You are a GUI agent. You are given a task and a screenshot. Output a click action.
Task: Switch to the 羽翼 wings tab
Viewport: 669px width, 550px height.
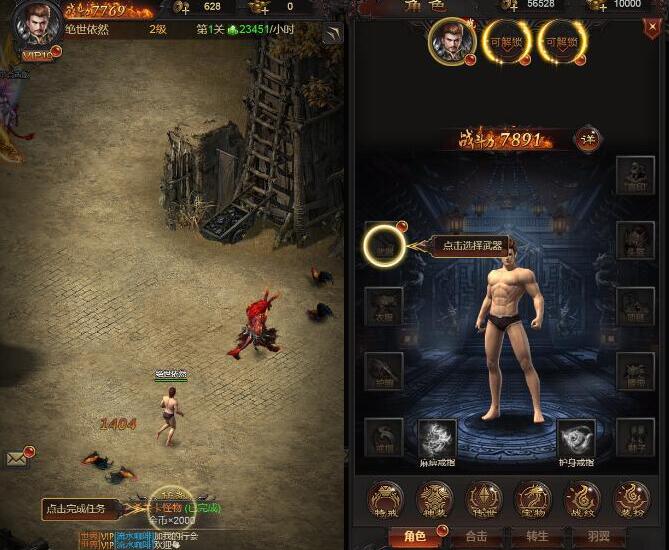pos(599,537)
